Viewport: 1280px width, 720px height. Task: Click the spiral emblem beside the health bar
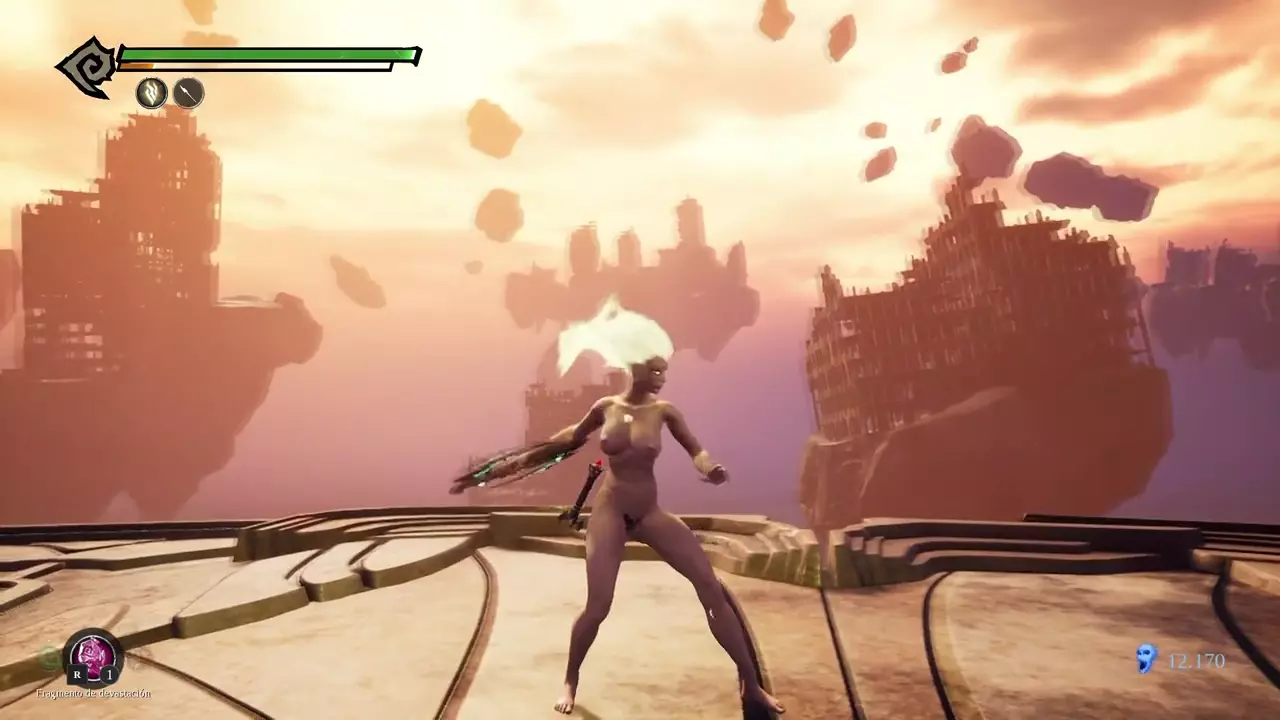pos(88,67)
